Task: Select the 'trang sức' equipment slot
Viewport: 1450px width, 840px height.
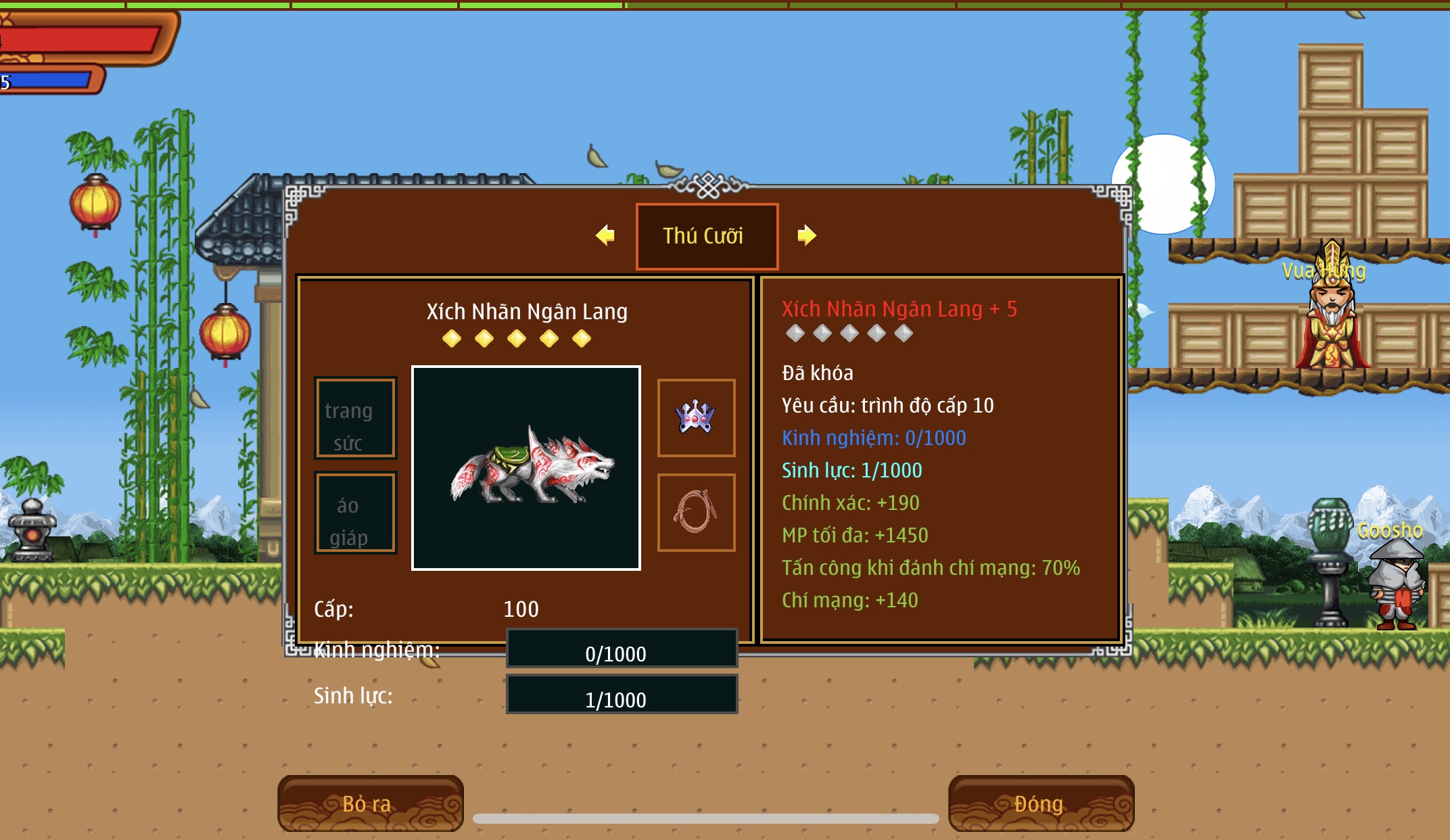Action: [355, 418]
